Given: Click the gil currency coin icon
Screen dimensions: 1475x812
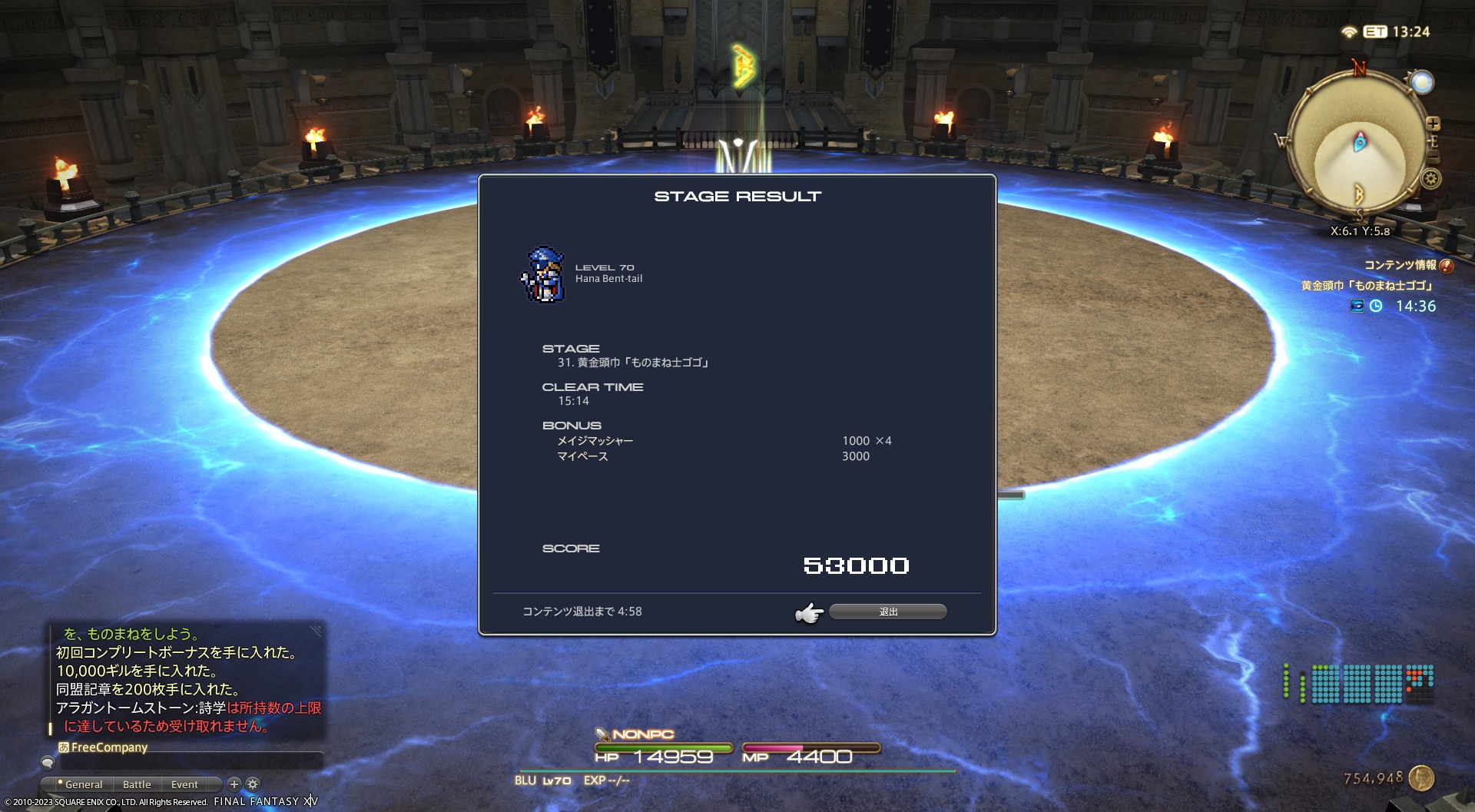Looking at the screenshot, I should 1422,778.
